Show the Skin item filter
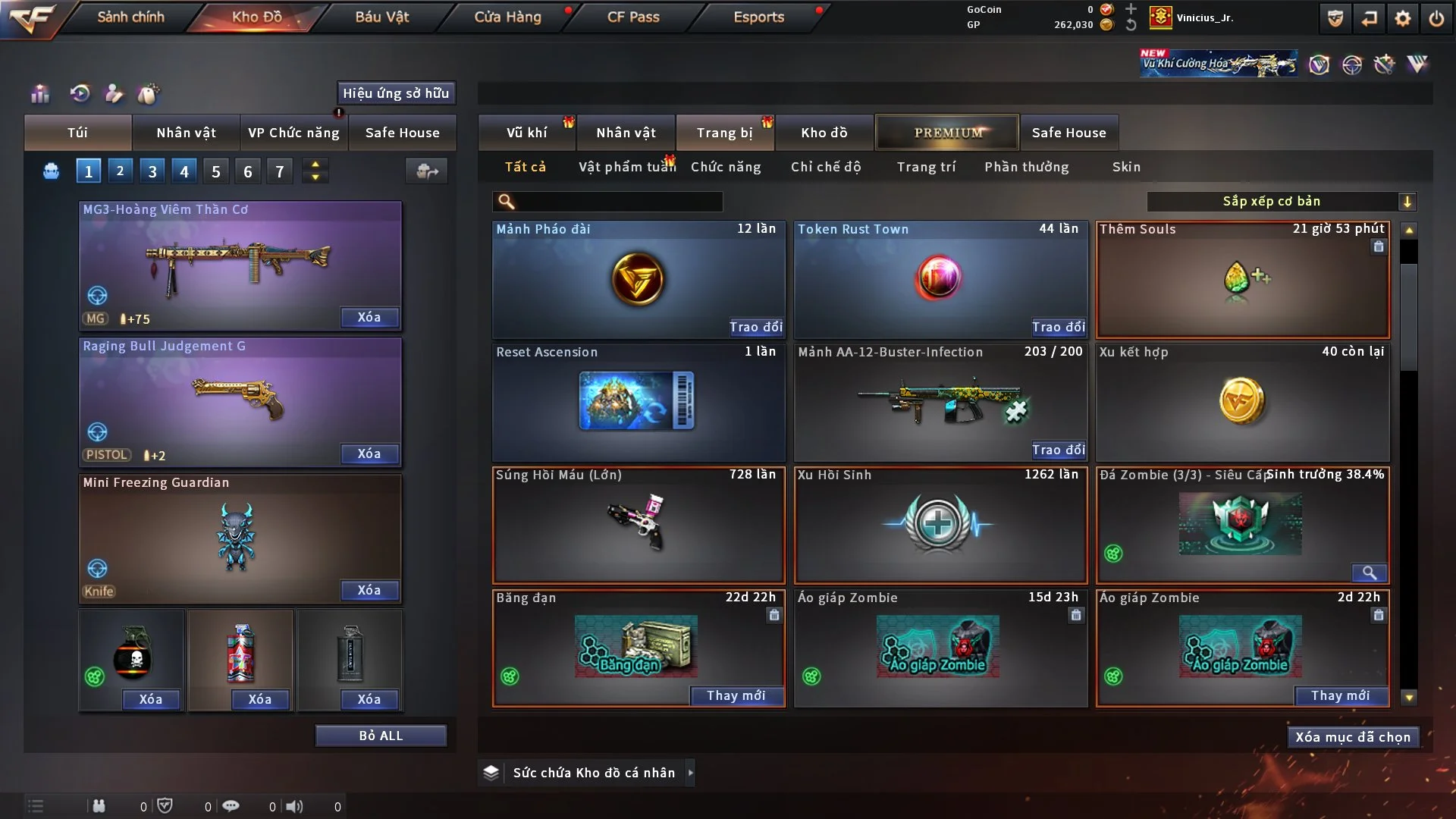This screenshot has height=819, width=1456. click(x=1126, y=167)
